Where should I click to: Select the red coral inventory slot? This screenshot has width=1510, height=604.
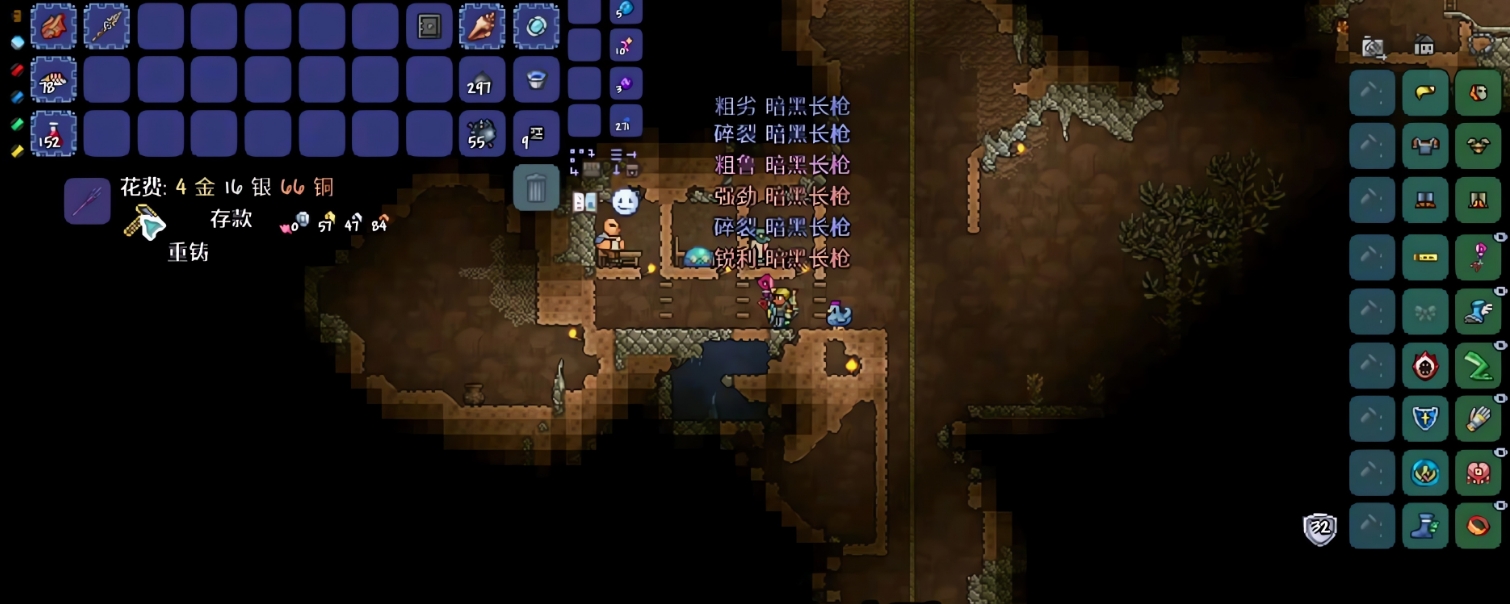[53, 26]
